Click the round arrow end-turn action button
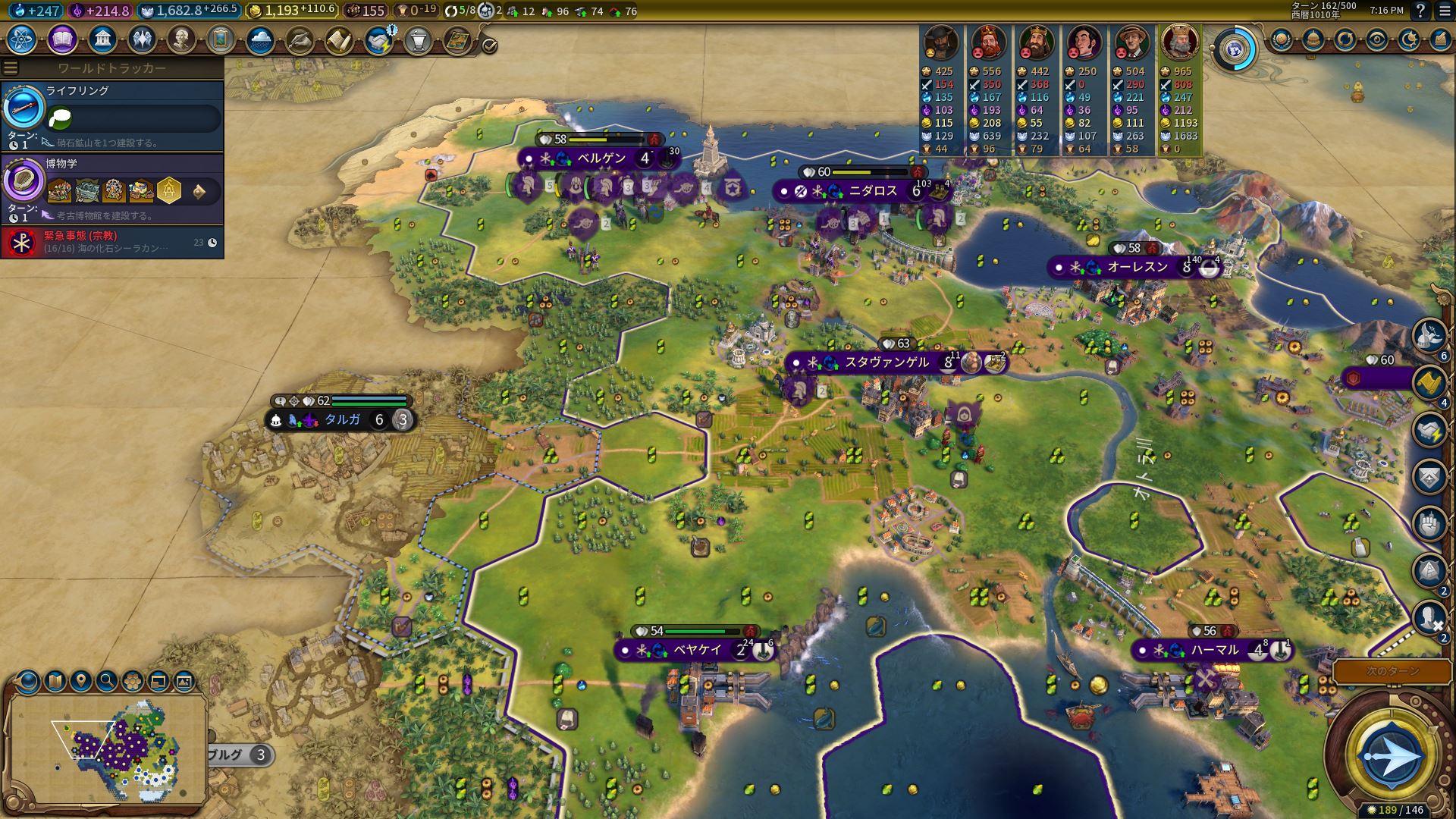 (x=1392, y=756)
